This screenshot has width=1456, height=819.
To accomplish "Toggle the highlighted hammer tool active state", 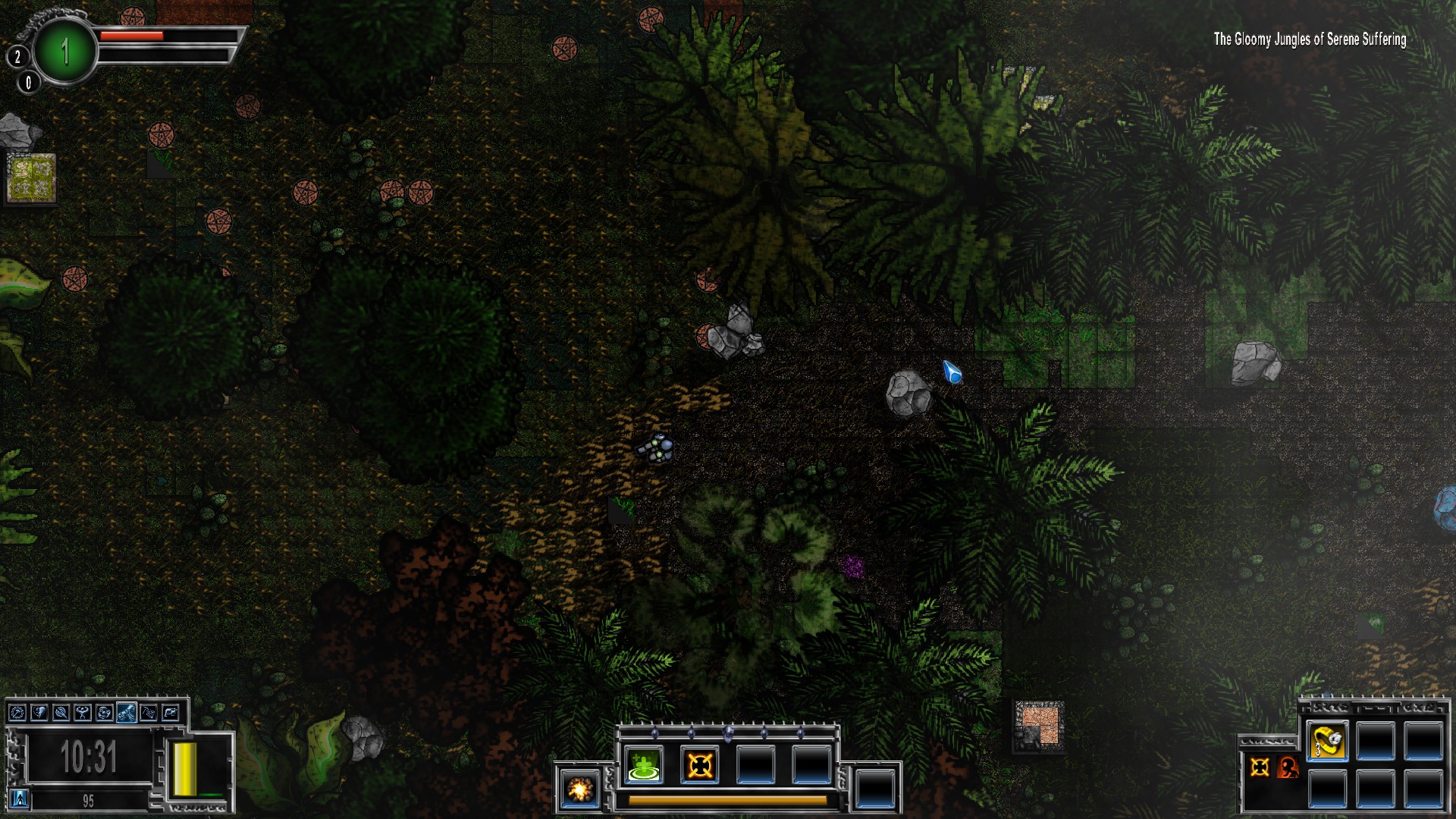I will [127, 714].
